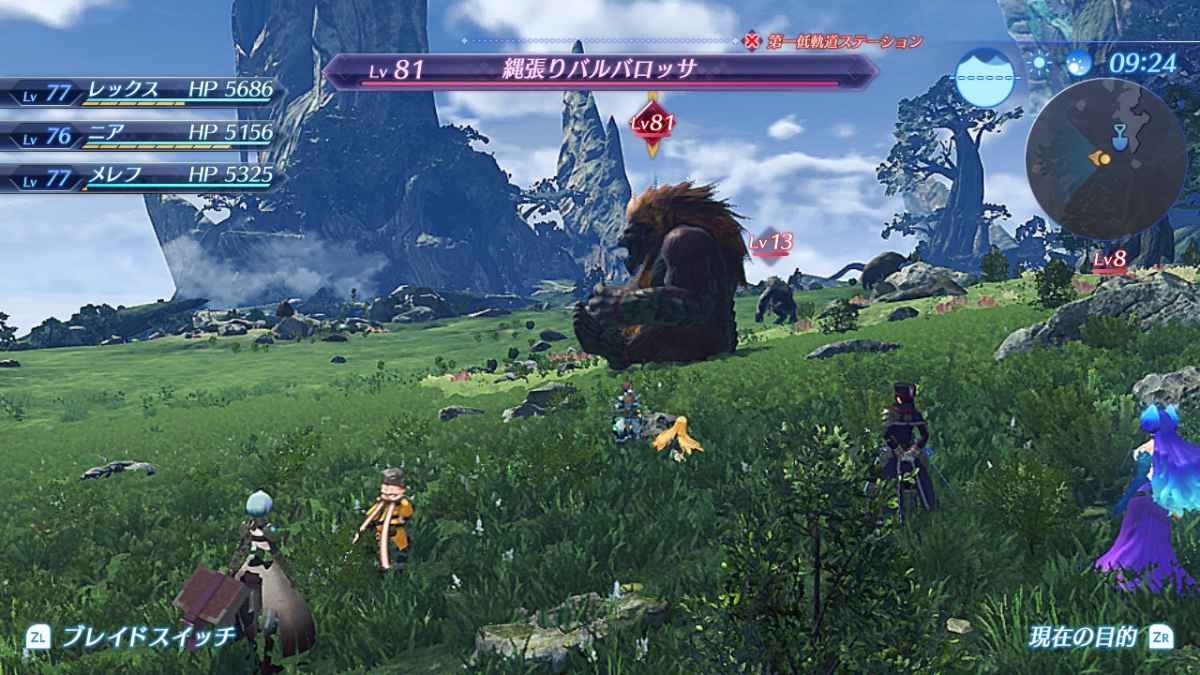Select party member レックス row
This screenshot has height=675, width=1200.
[x=140, y=92]
